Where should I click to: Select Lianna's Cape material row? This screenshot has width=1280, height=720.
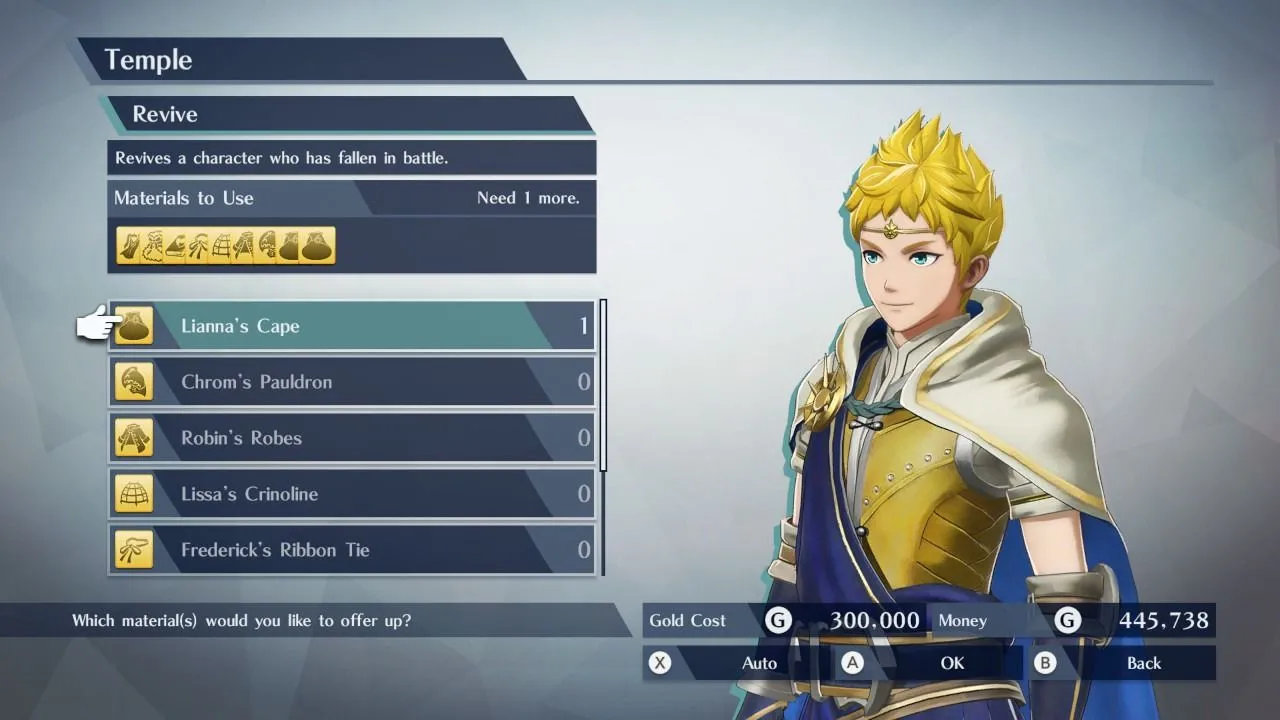pyautogui.click(x=352, y=326)
